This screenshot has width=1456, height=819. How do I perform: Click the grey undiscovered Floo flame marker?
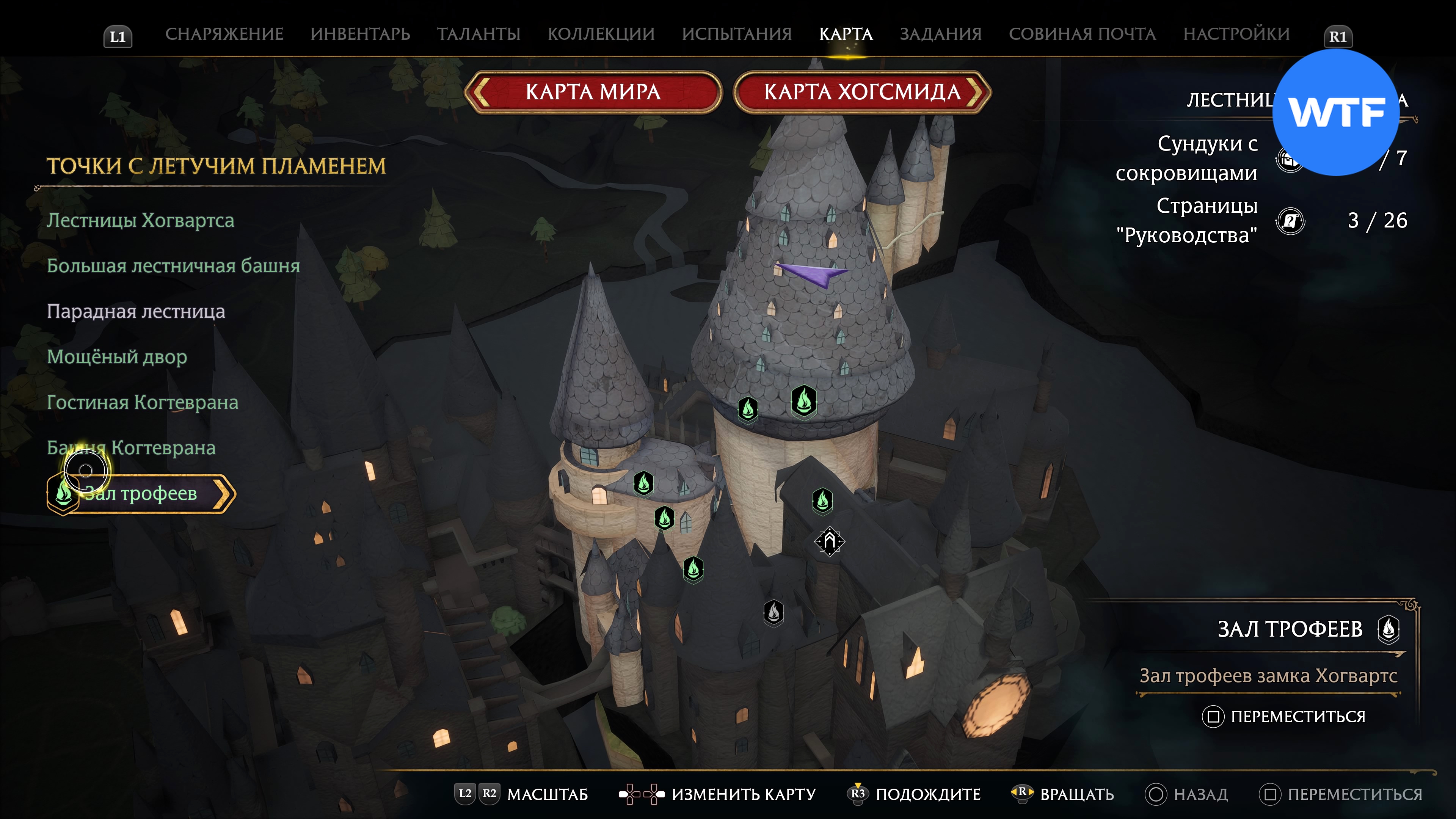point(773,612)
